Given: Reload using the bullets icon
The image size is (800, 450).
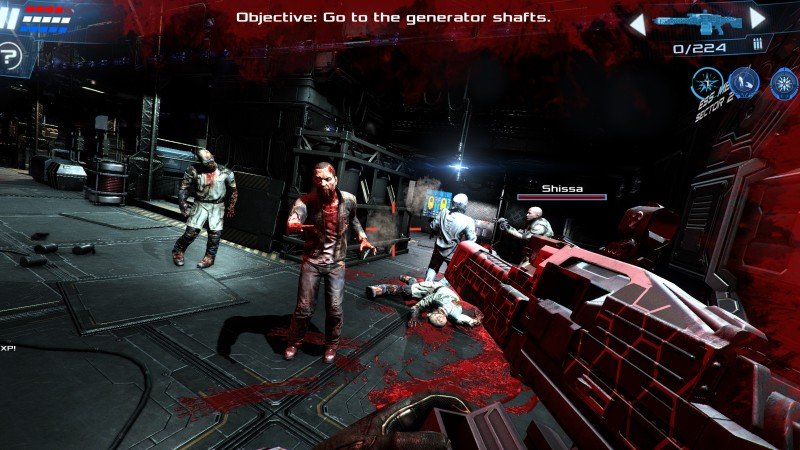Looking at the screenshot, I should coord(757,44).
